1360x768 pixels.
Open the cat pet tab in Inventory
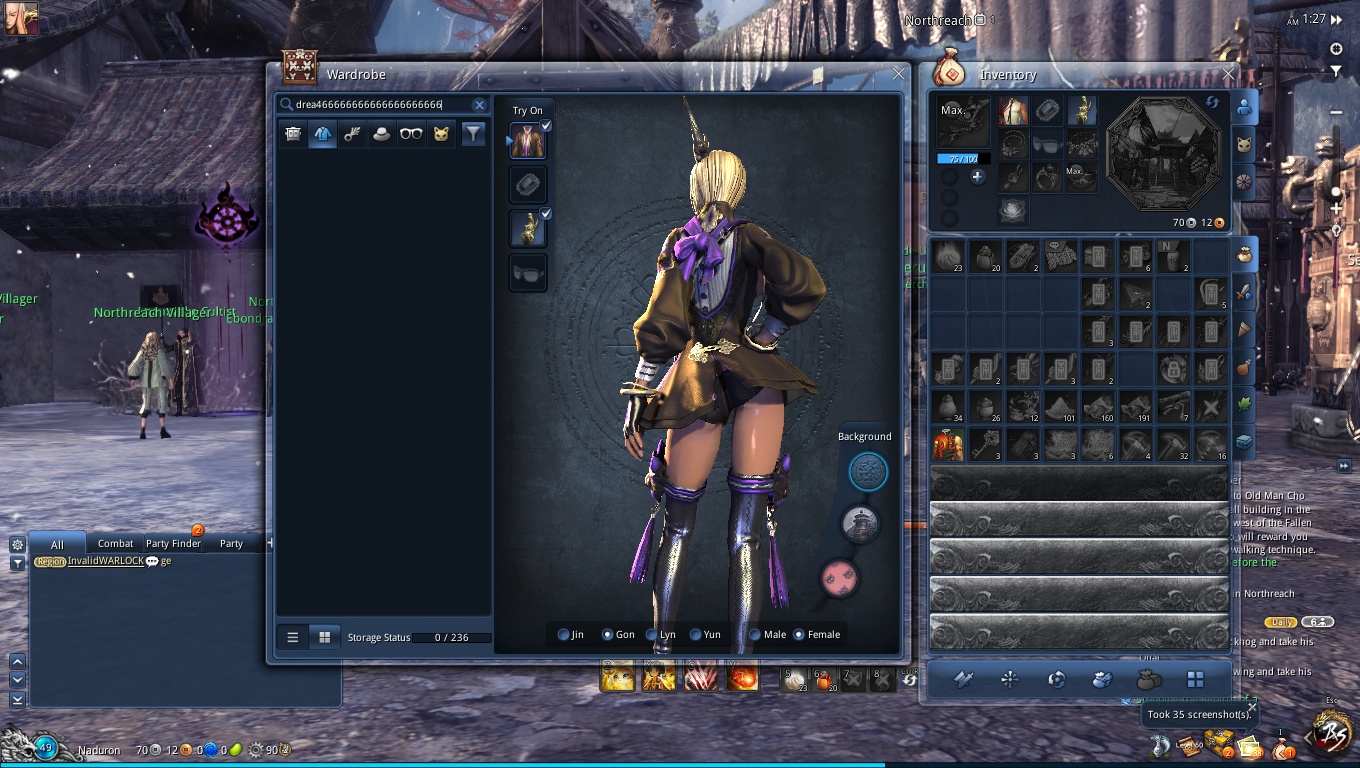pos(1244,144)
